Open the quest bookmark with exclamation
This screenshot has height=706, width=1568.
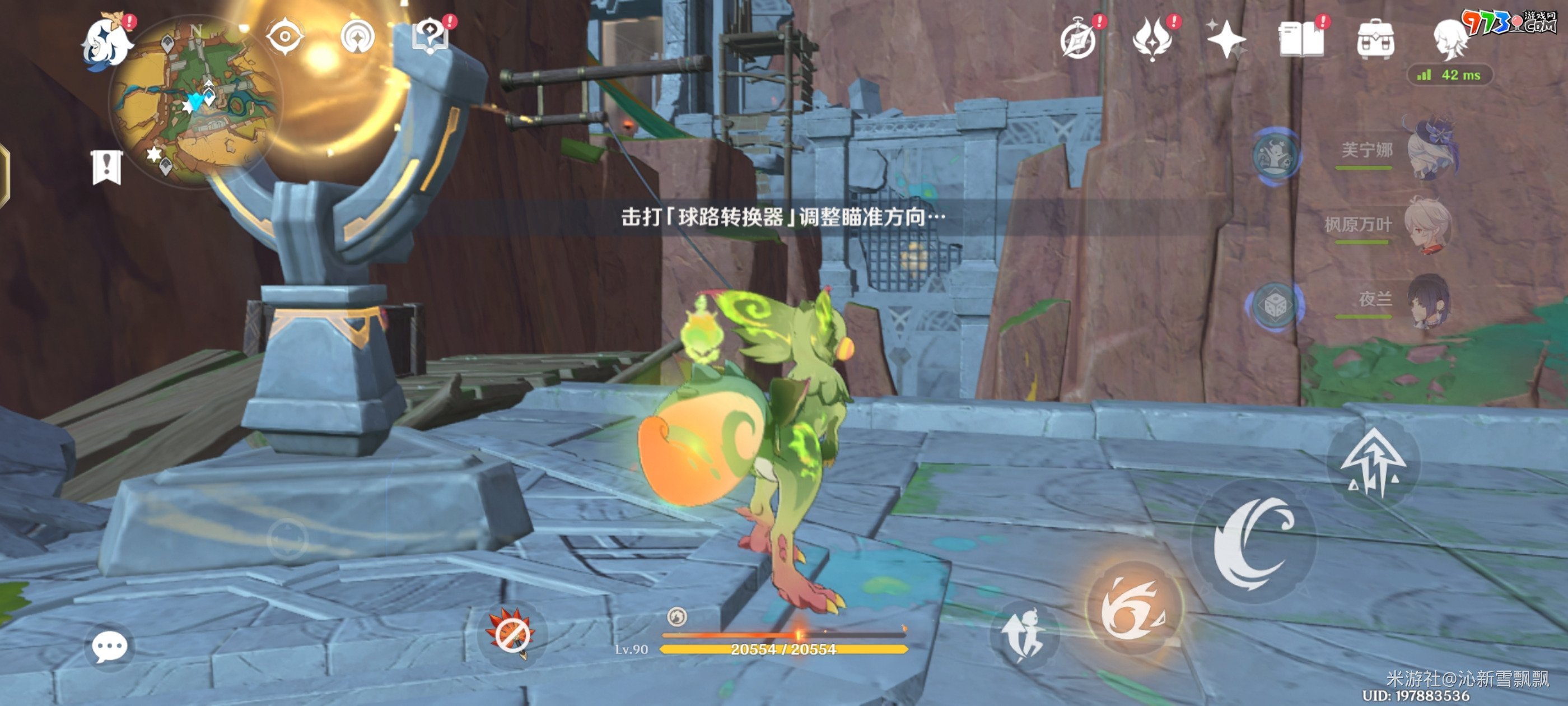107,167
